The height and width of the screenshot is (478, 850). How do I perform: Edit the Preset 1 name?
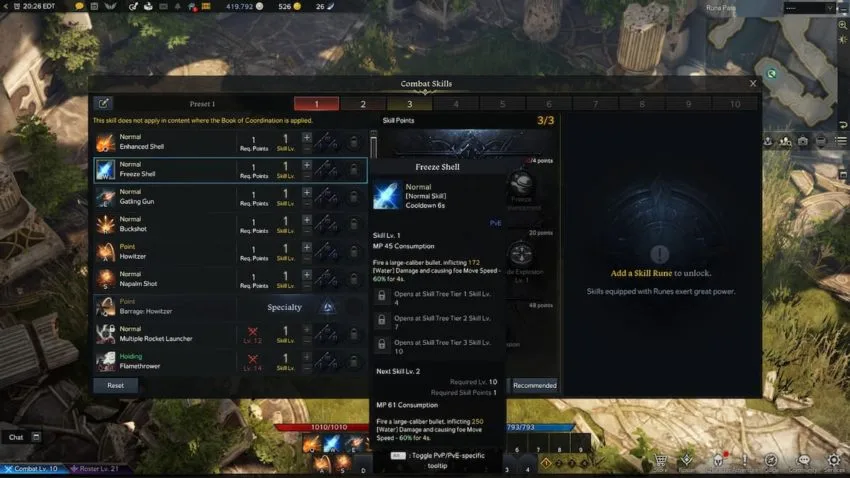pos(103,103)
